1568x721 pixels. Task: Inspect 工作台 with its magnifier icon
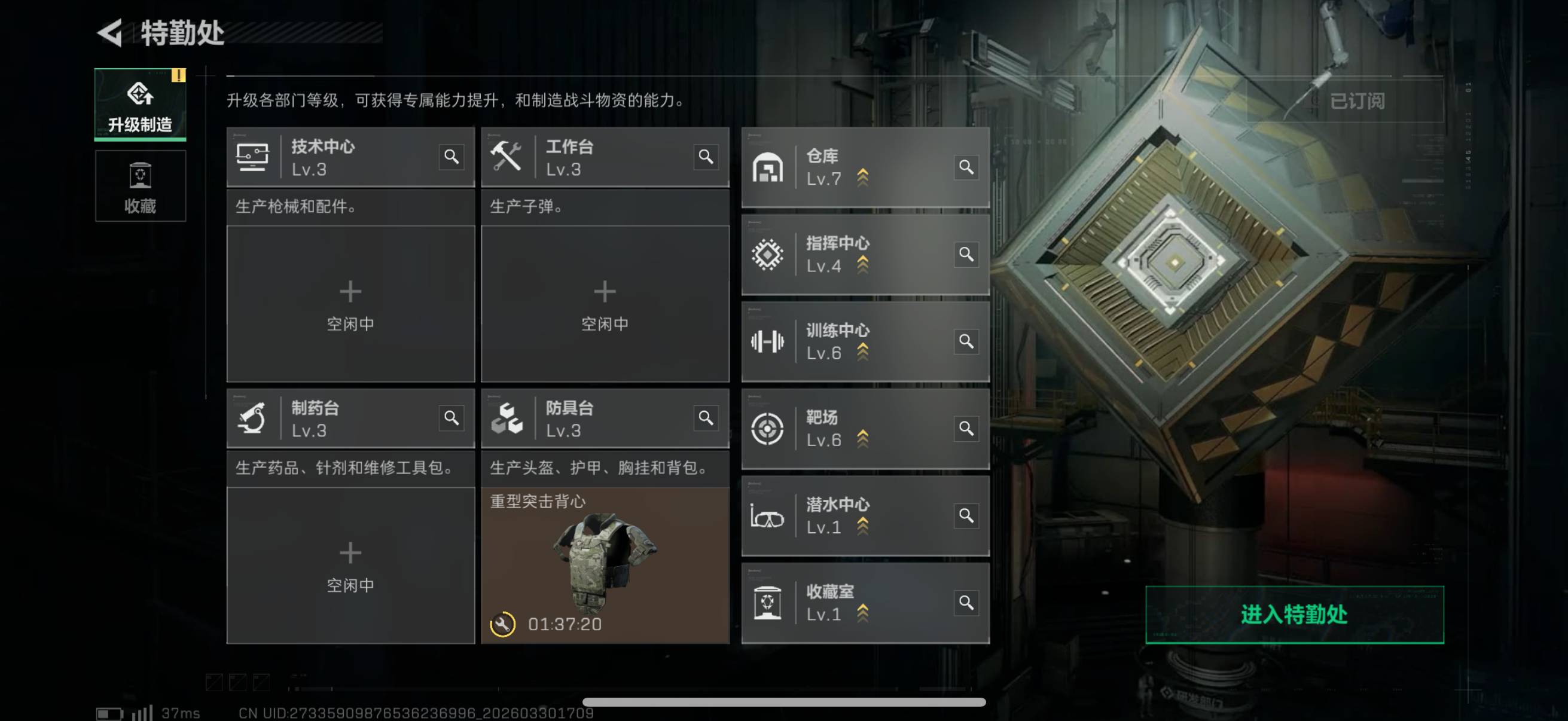click(706, 157)
